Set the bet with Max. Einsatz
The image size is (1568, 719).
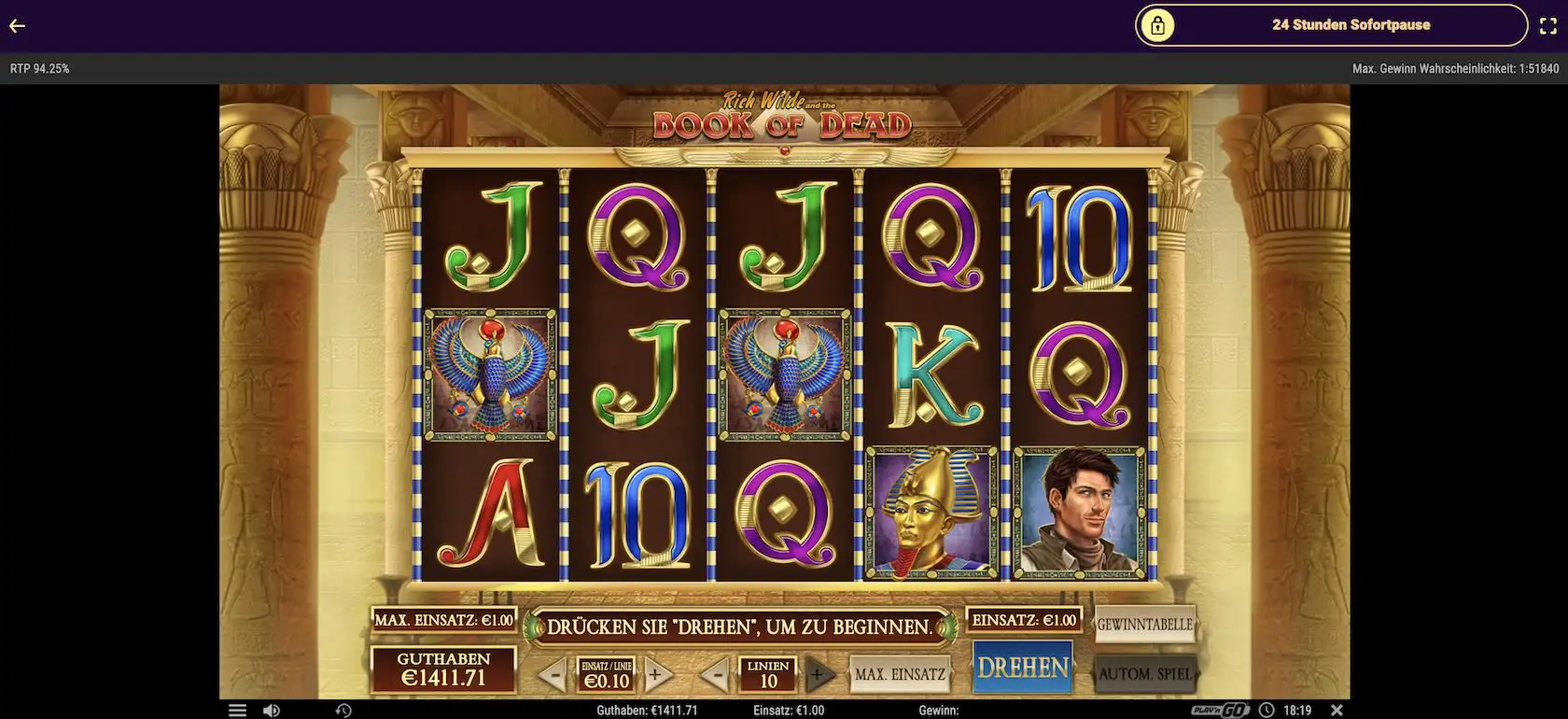[900, 671]
